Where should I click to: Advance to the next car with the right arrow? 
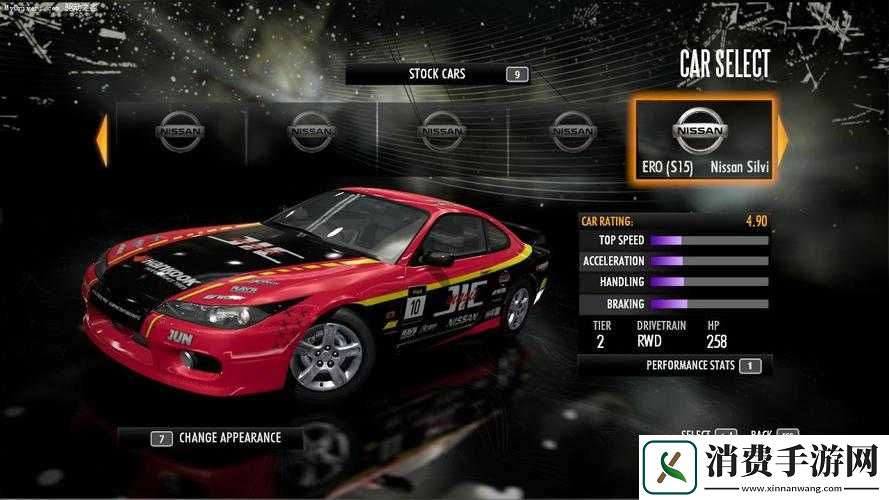tap(782, 140)
